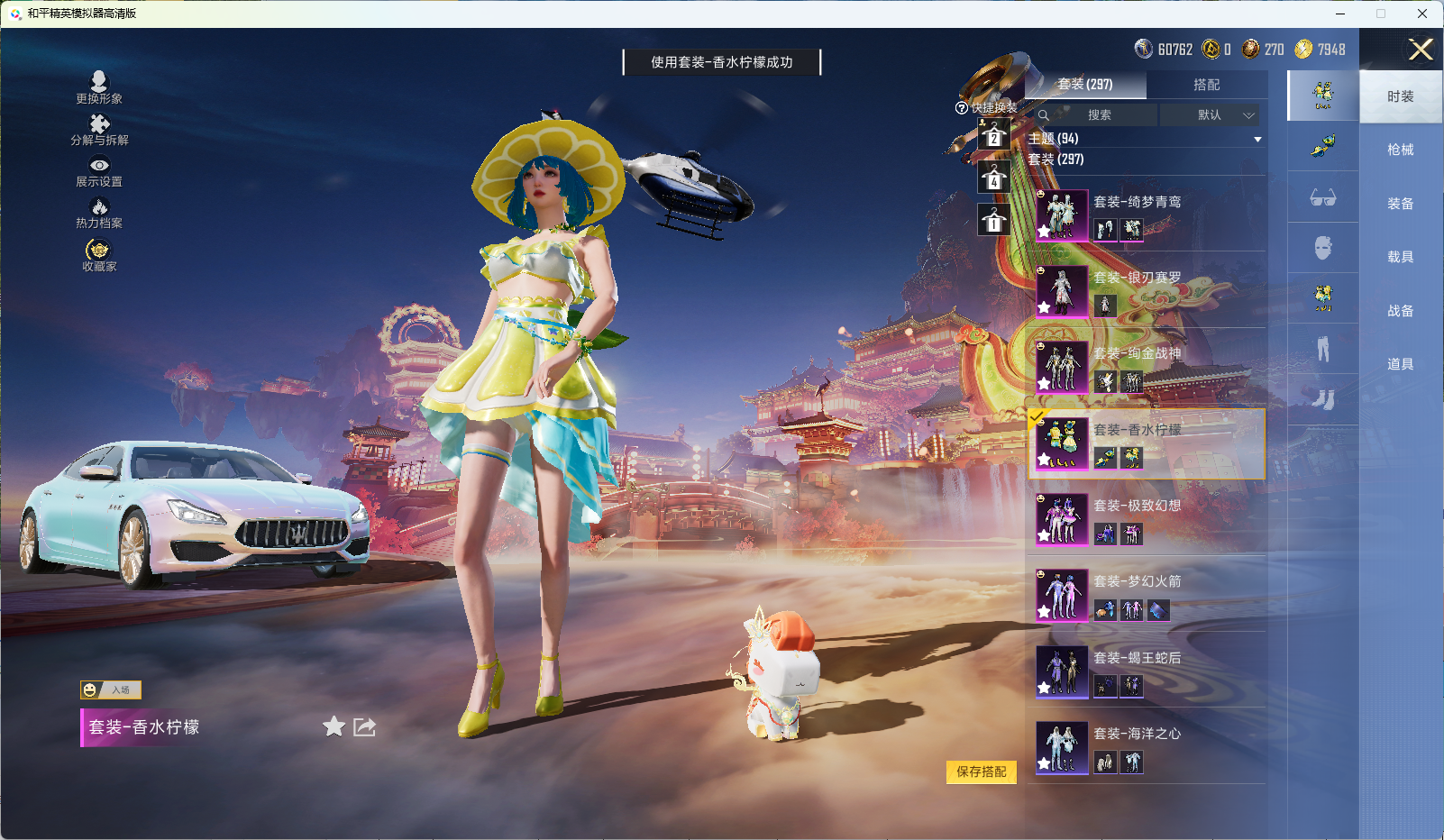The height and width of the screenshot is (840, 1444).
Task: Select the 套装-极致幻想 outfit thumbnail
Action: (1064, 520)
